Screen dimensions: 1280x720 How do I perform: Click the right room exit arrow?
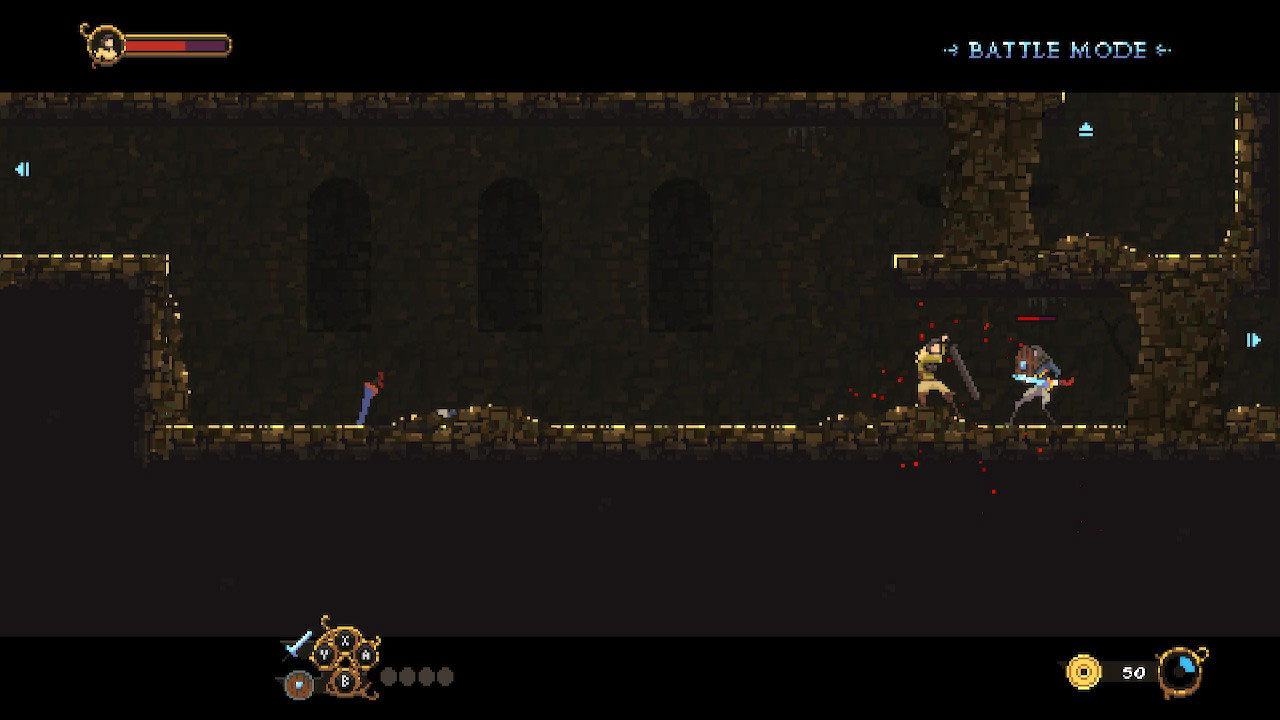tap(1253, 340)
